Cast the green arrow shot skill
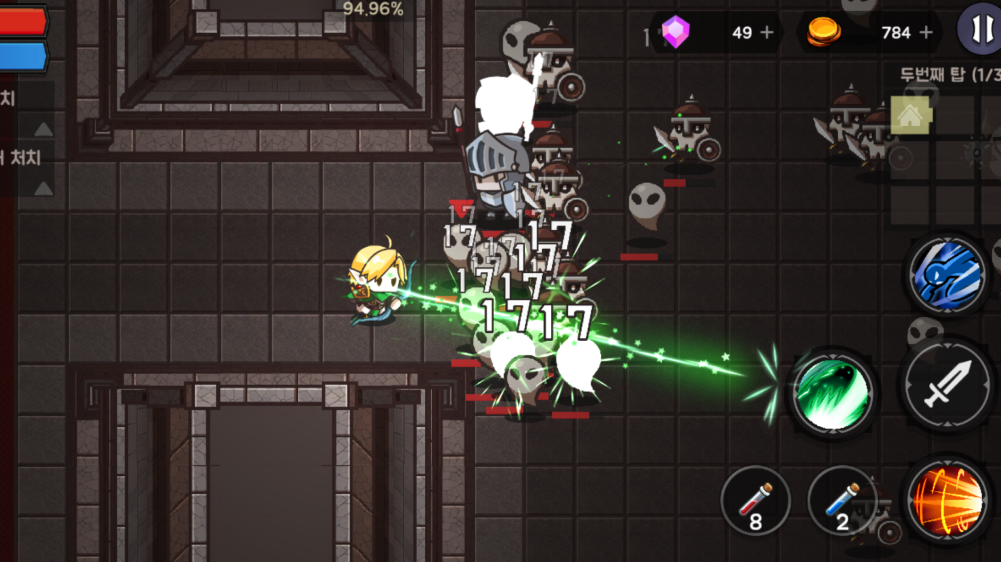 tap(832, 392)
